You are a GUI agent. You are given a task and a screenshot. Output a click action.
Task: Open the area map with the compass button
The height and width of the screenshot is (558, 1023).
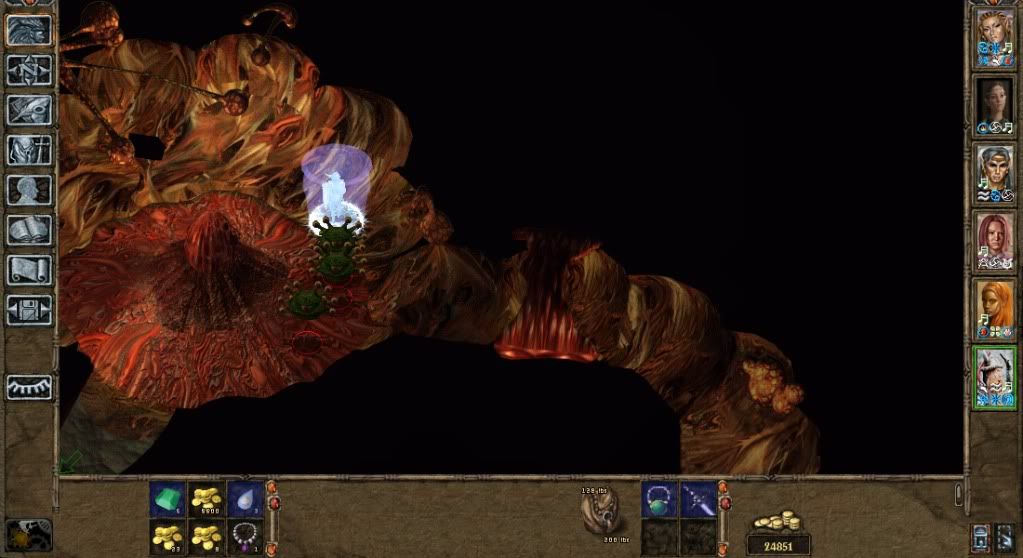click(29, 69)
